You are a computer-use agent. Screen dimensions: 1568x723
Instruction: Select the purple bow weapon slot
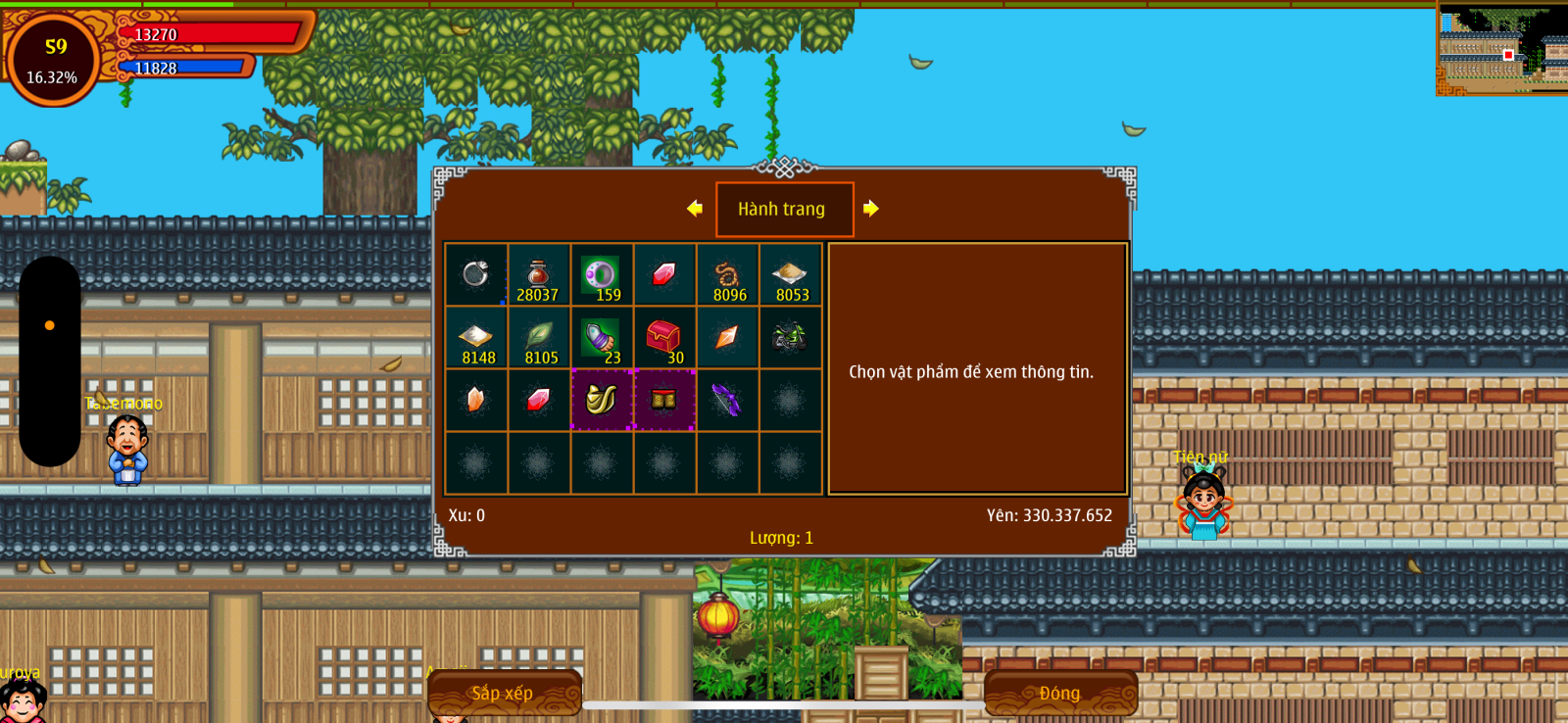(x=726, y=400)
